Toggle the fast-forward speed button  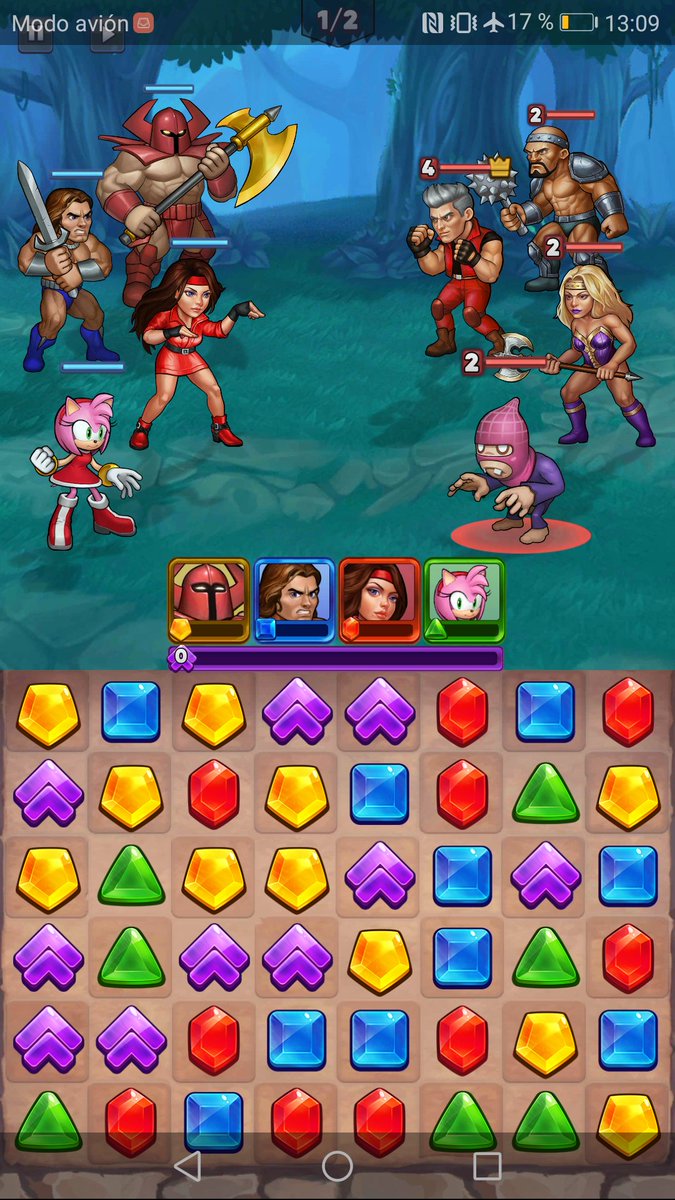tap(108, 34)
